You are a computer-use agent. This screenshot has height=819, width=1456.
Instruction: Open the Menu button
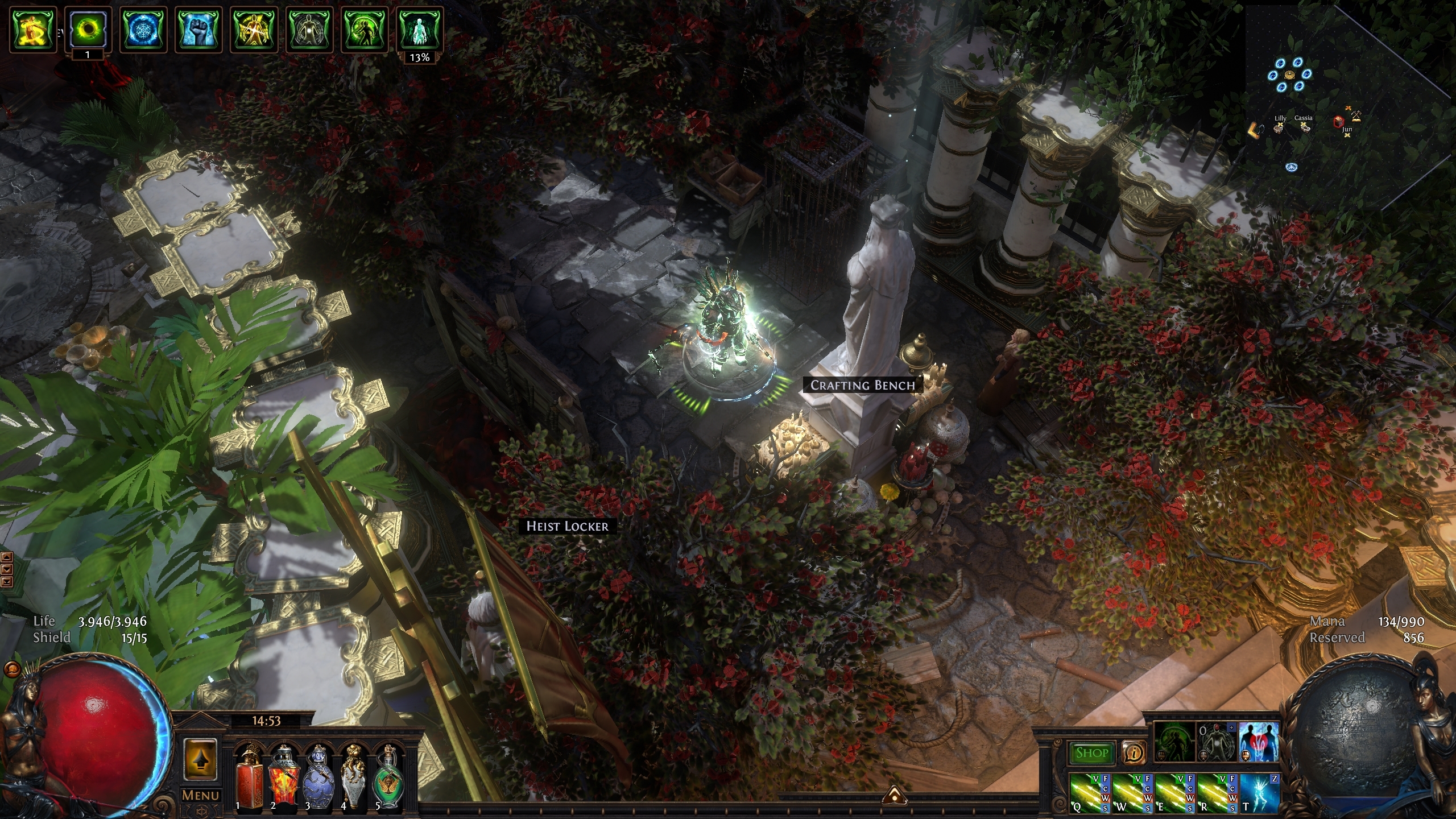(x=200, y=795)
